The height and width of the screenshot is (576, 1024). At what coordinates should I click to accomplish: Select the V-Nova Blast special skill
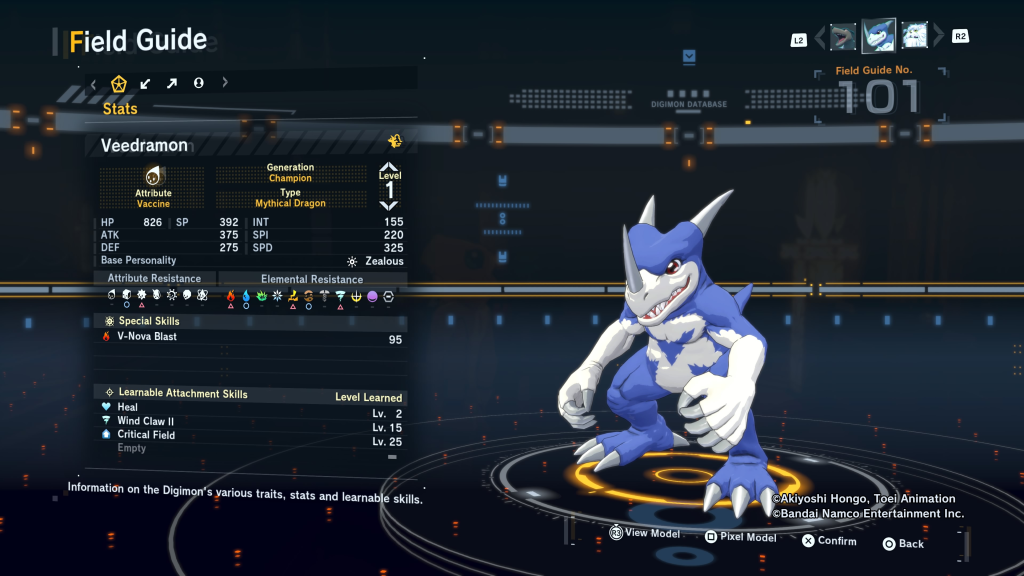click(x=250, y=337)
